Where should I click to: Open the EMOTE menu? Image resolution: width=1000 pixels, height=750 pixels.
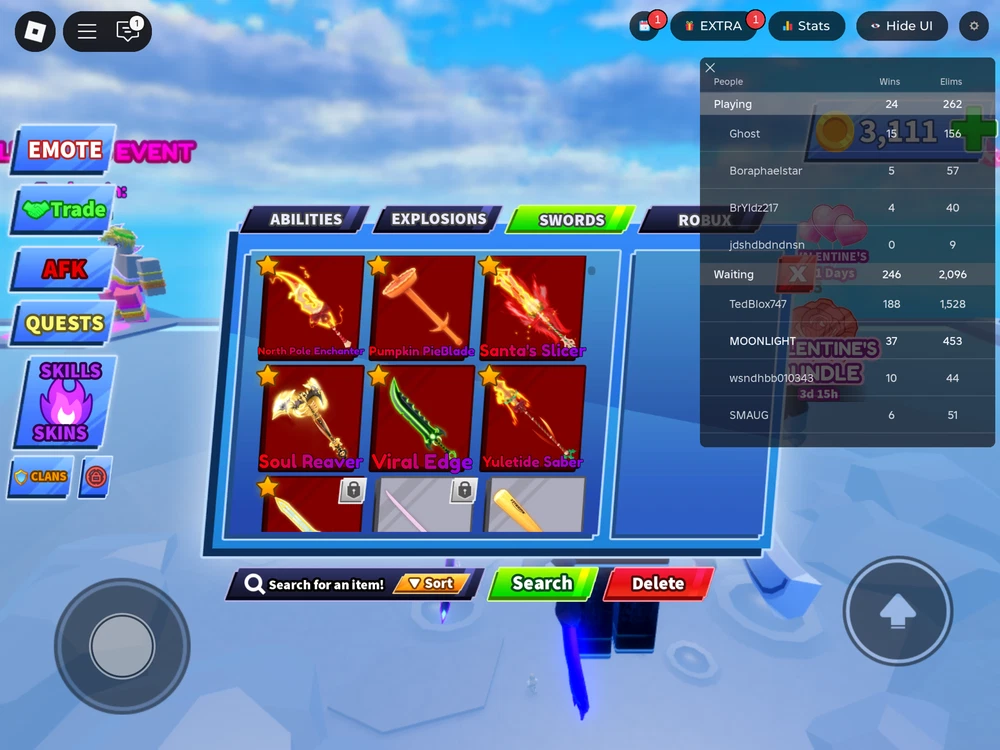(64, 151)
